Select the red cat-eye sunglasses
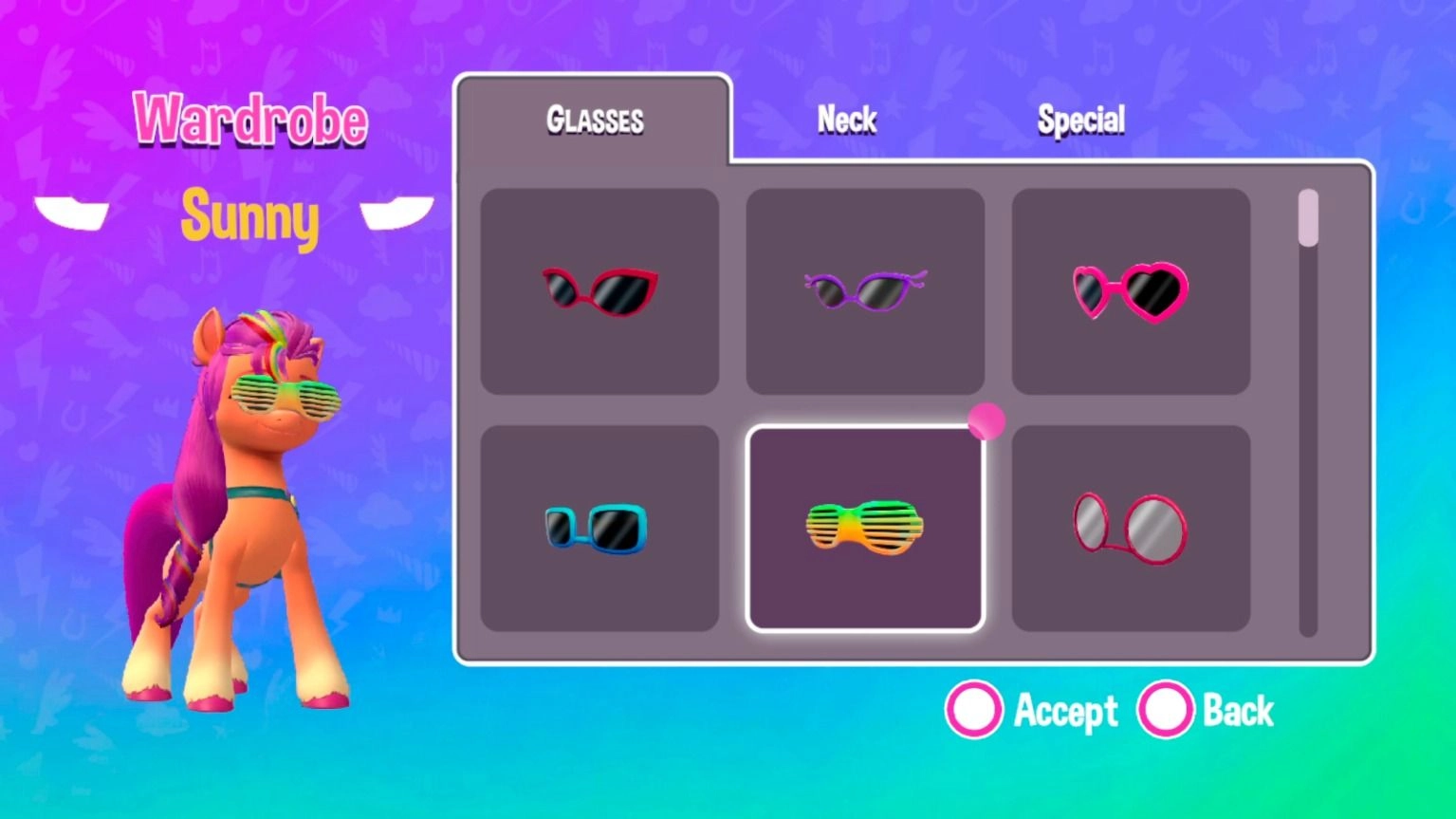This screenshot has height=819, width=1456. coord(600,289)
